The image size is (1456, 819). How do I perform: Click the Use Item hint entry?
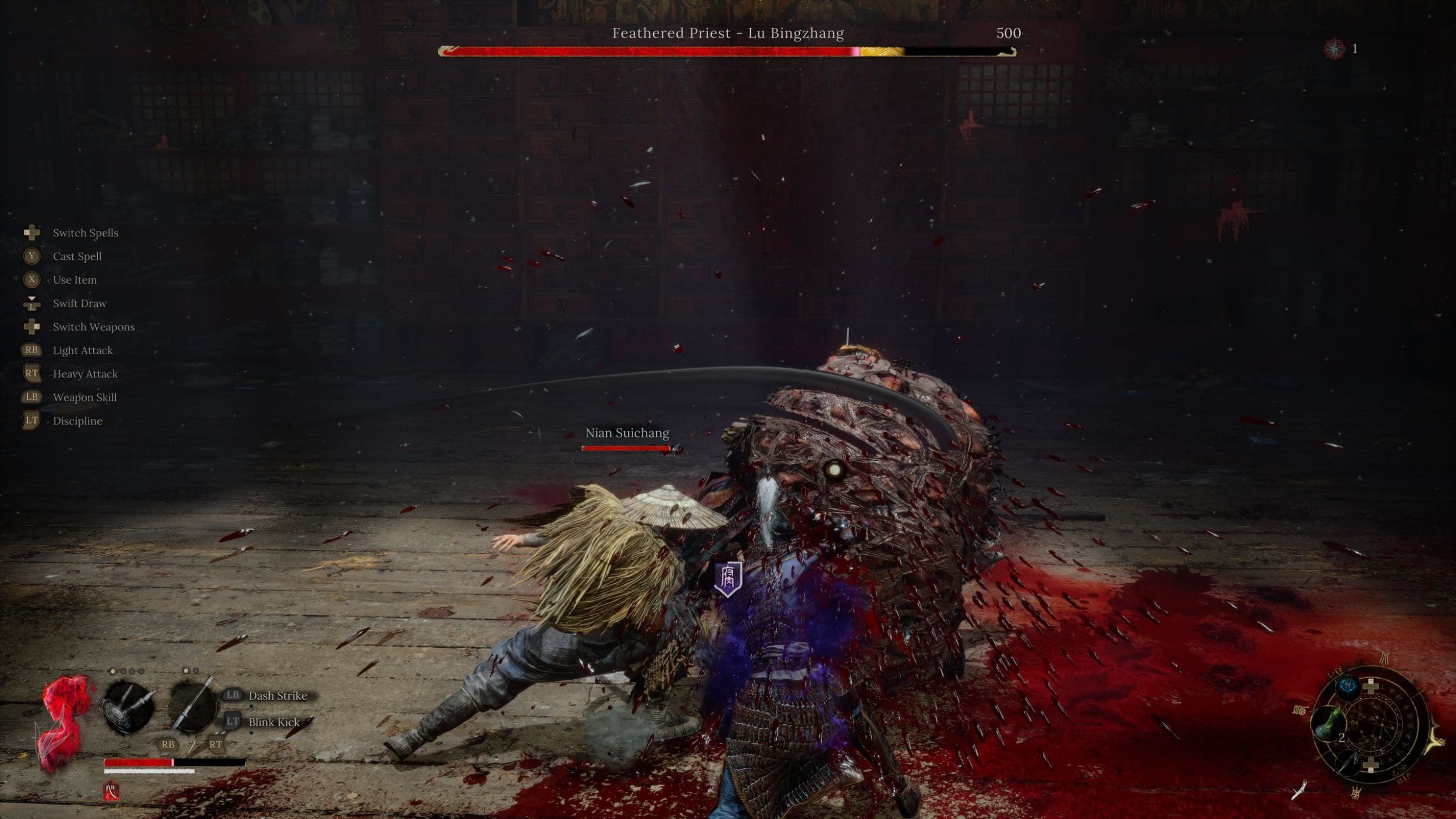pyautogui.click(x=75, y=280)
